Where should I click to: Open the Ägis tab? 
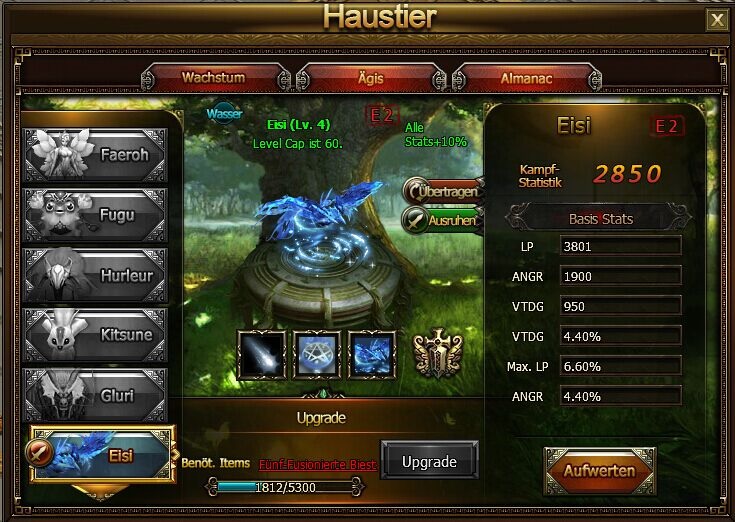(372, 77)
